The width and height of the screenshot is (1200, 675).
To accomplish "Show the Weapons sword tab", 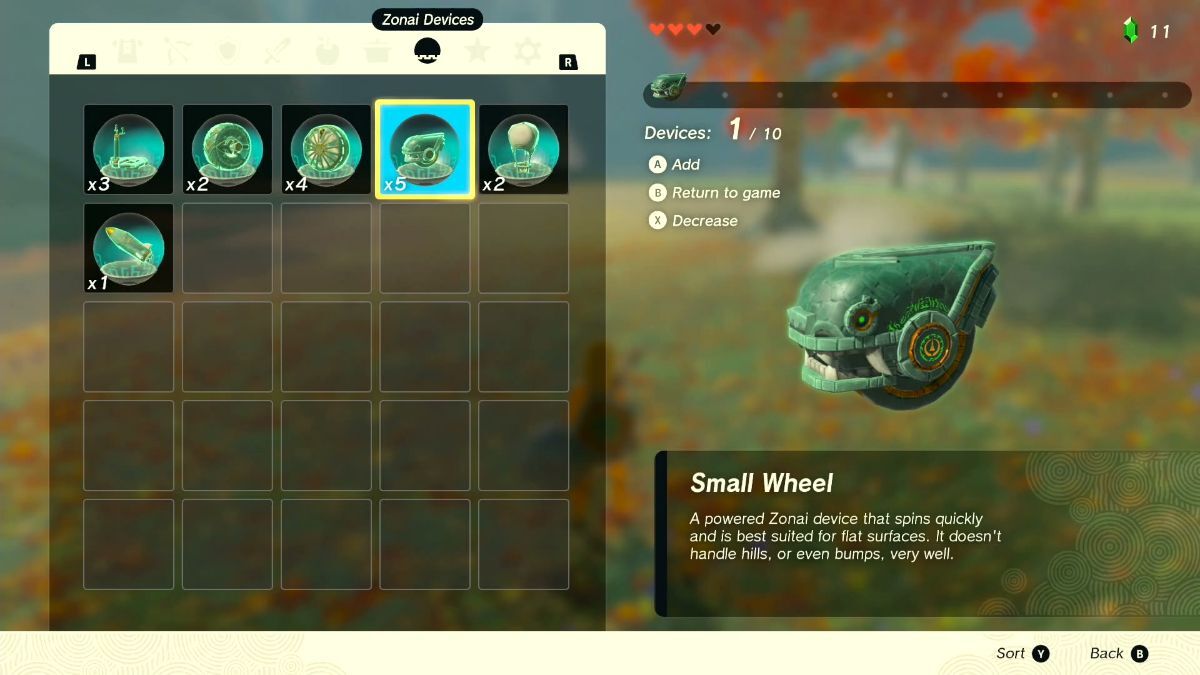I will [x=277, y=50].
